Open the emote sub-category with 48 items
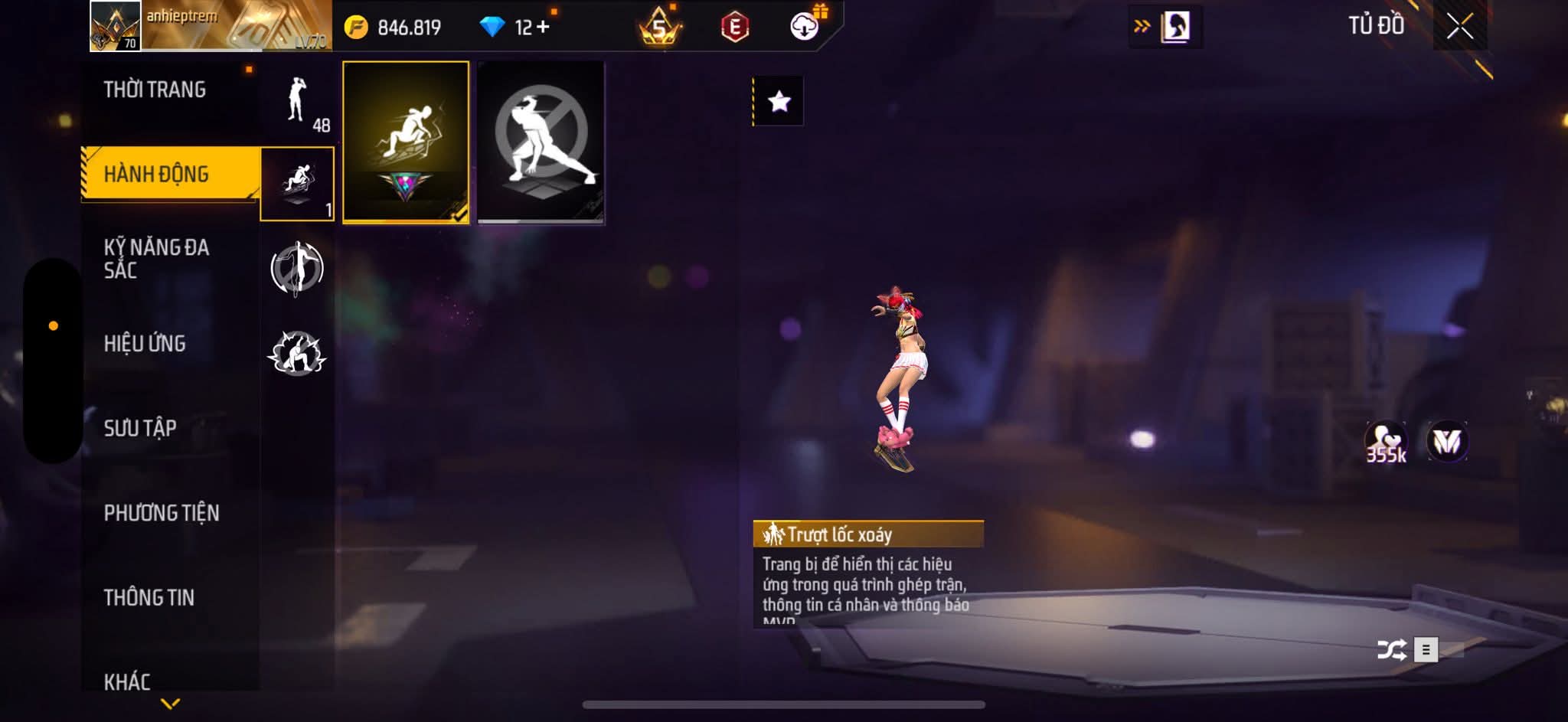 299,103
